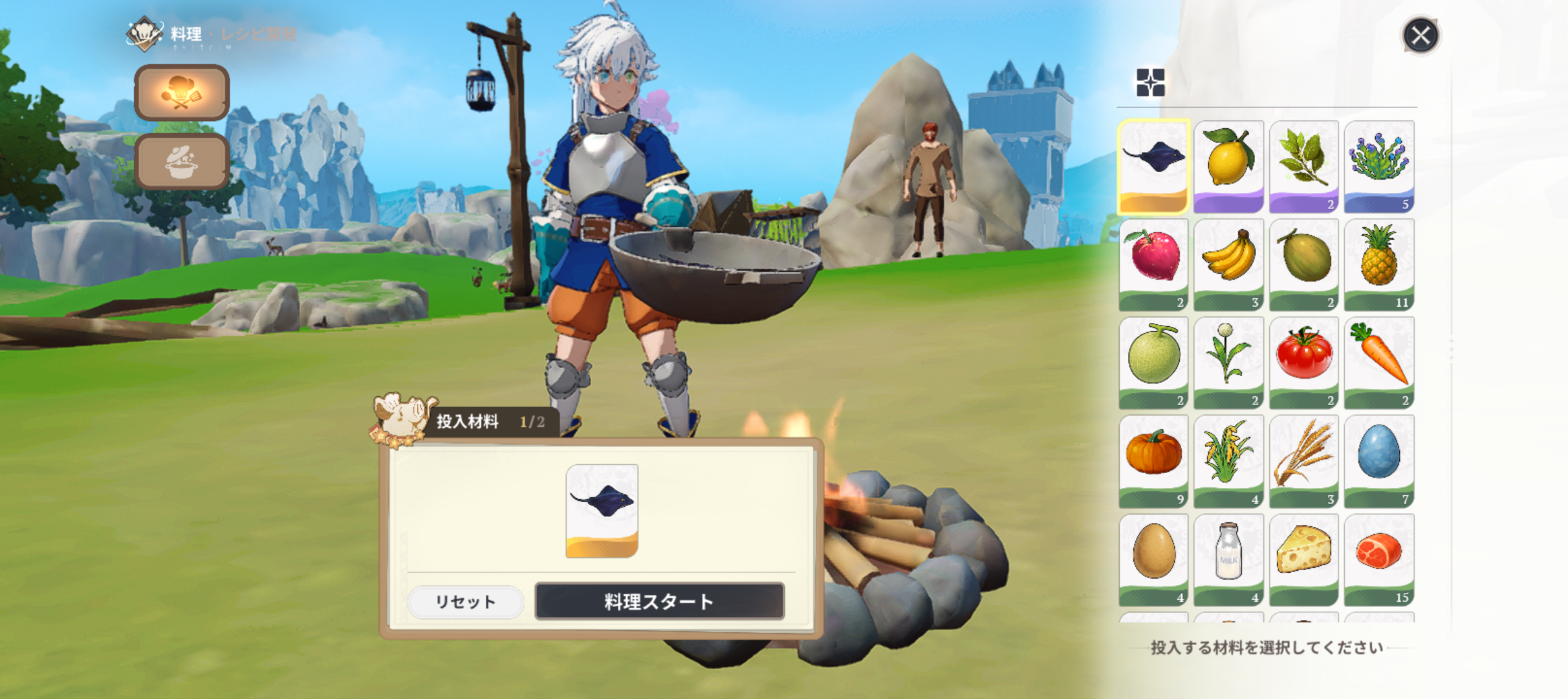Add the milk bottle ingredient
The image size is (1568, 699).
[1228, 559]
